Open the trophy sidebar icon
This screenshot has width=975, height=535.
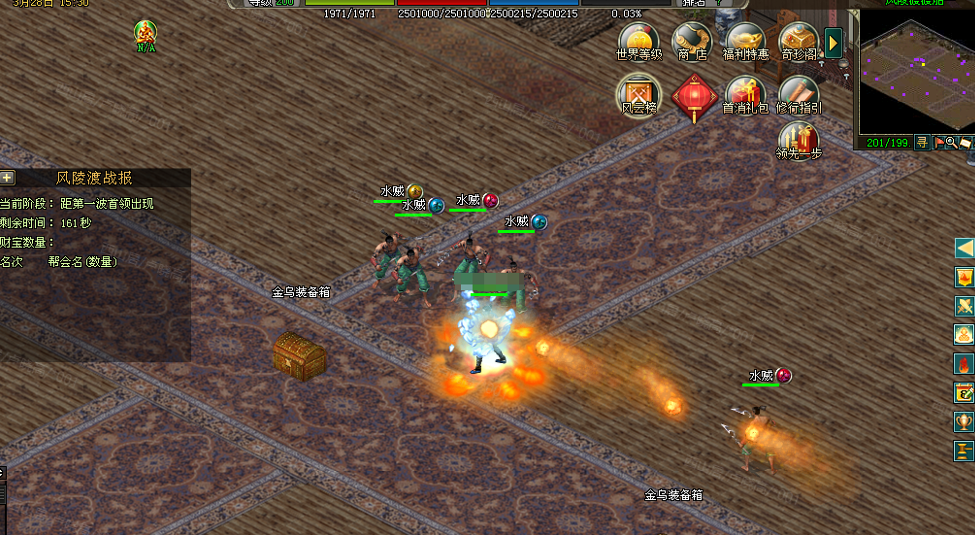coord(964,422)
